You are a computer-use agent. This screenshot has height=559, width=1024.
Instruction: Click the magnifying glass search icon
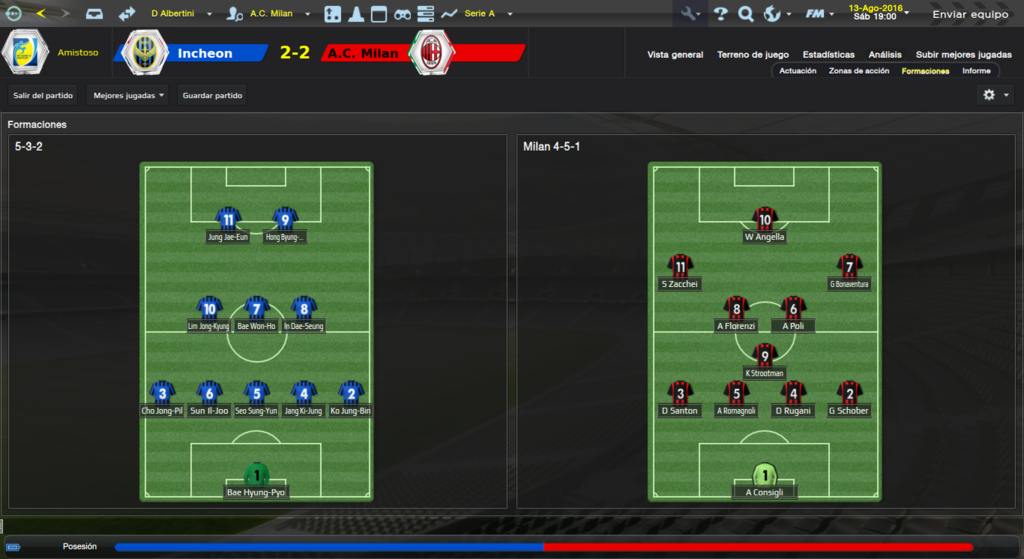point(745,14)
